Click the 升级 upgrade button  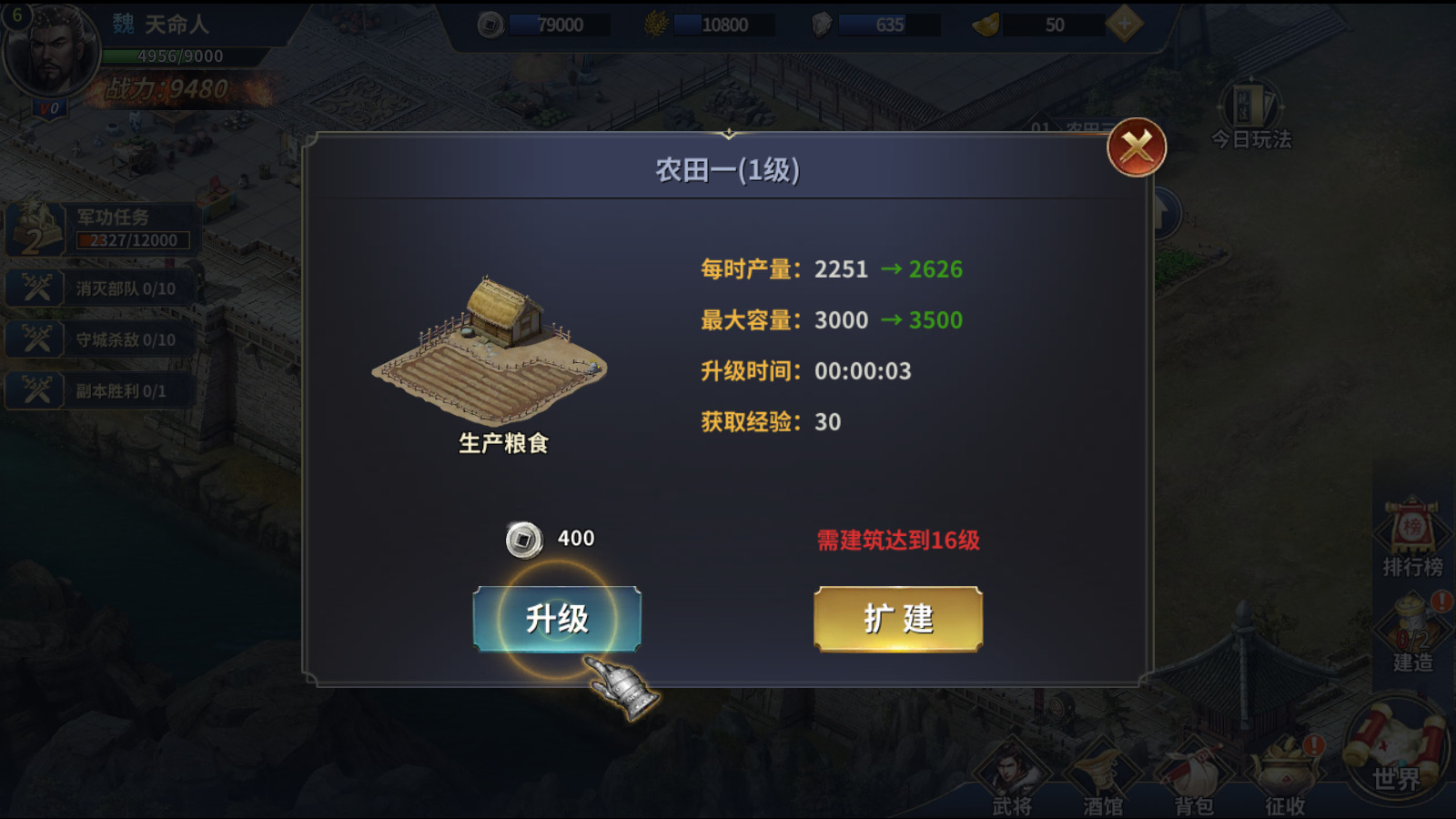pos(557,619)
